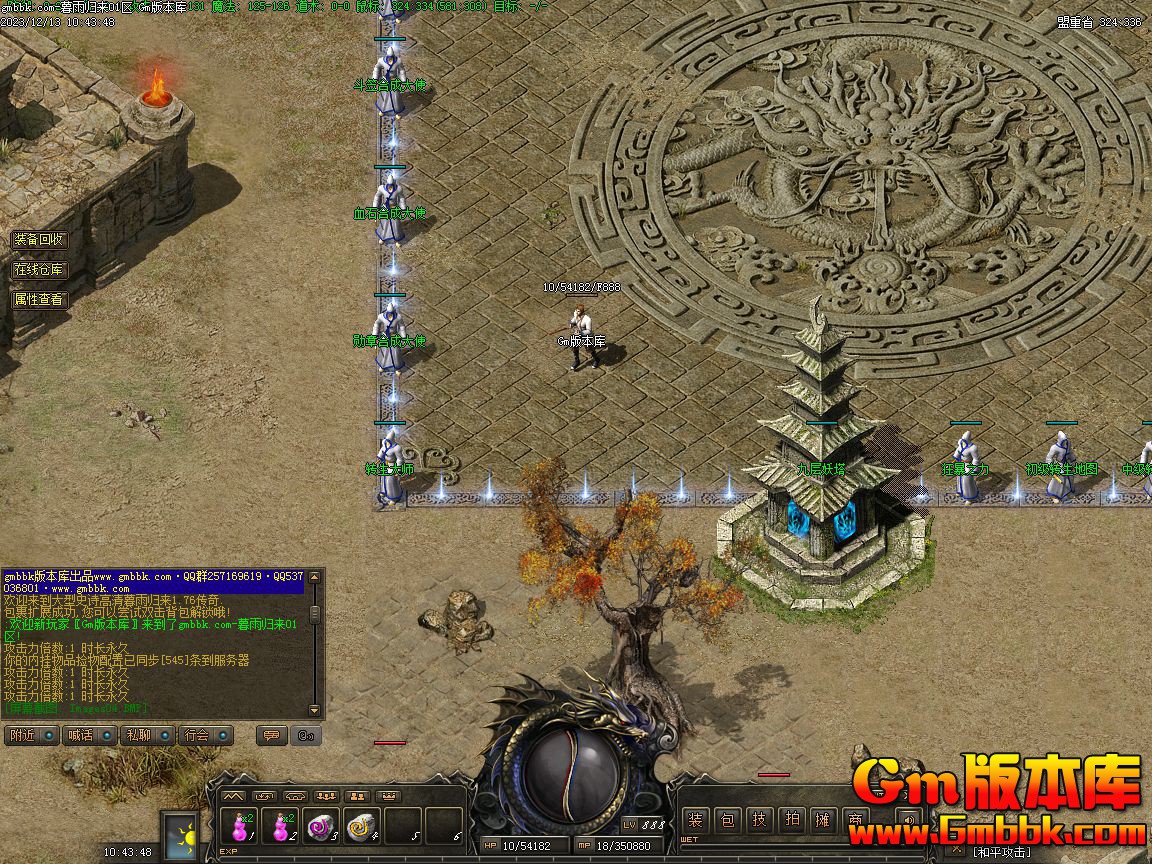The width and height of the screenshot is (1152, 864).
Task: Switch chat to the 私聊 private channel
Action: [x=147, y=735]
